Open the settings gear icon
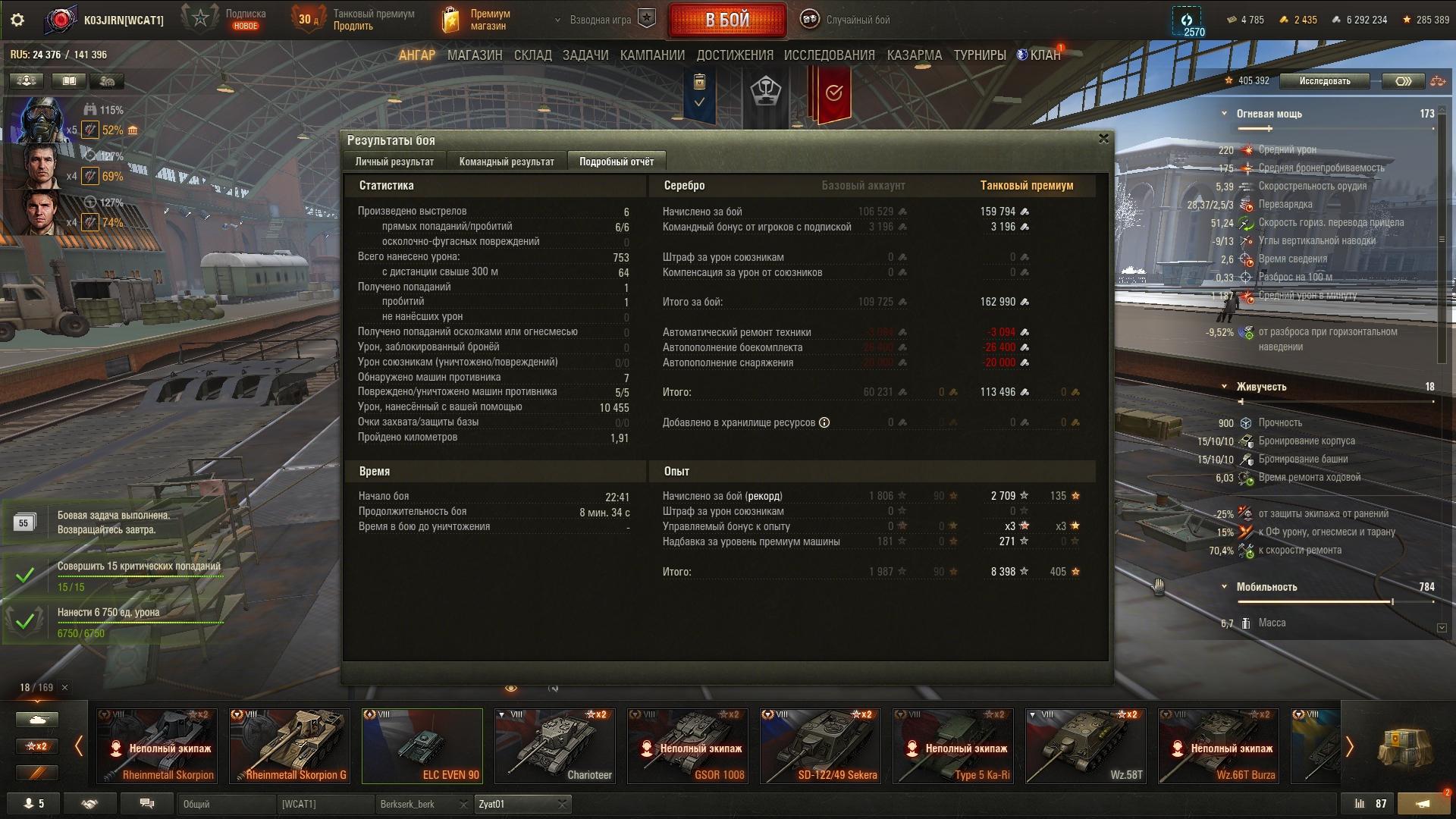Image resolution: width=1456 pixels, height=819 pixels. (17, 20)
